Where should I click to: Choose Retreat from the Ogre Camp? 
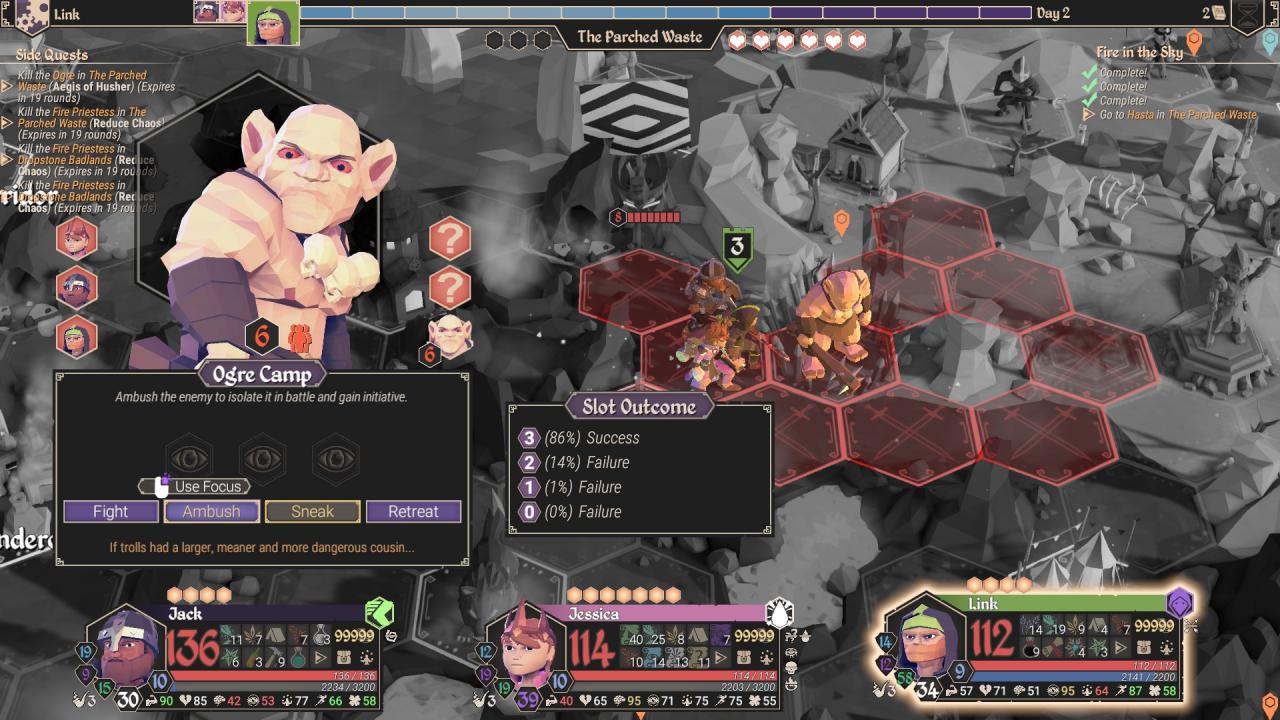click(x=413, y=512)
